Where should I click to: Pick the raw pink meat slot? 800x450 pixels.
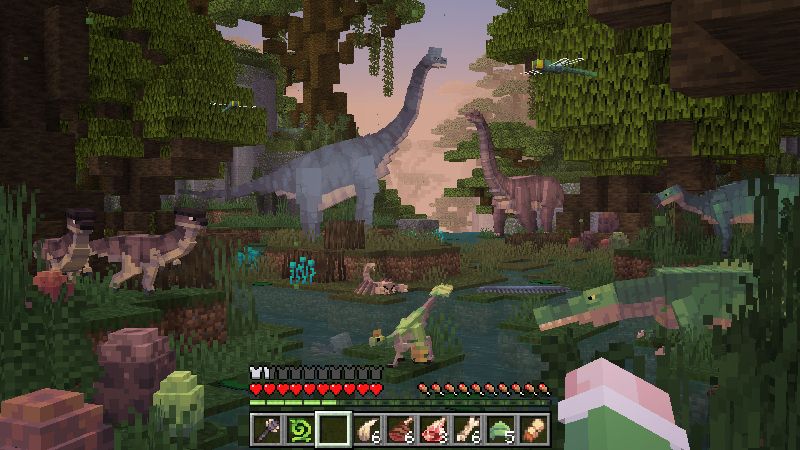coord(434,428)
